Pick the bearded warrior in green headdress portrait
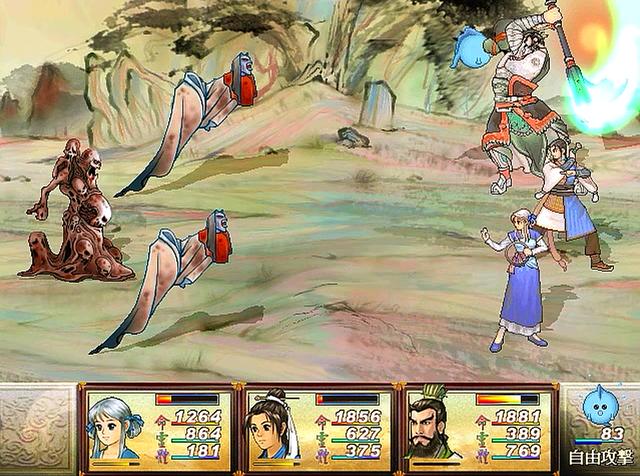The image size is (640, 476). (435, 427)
